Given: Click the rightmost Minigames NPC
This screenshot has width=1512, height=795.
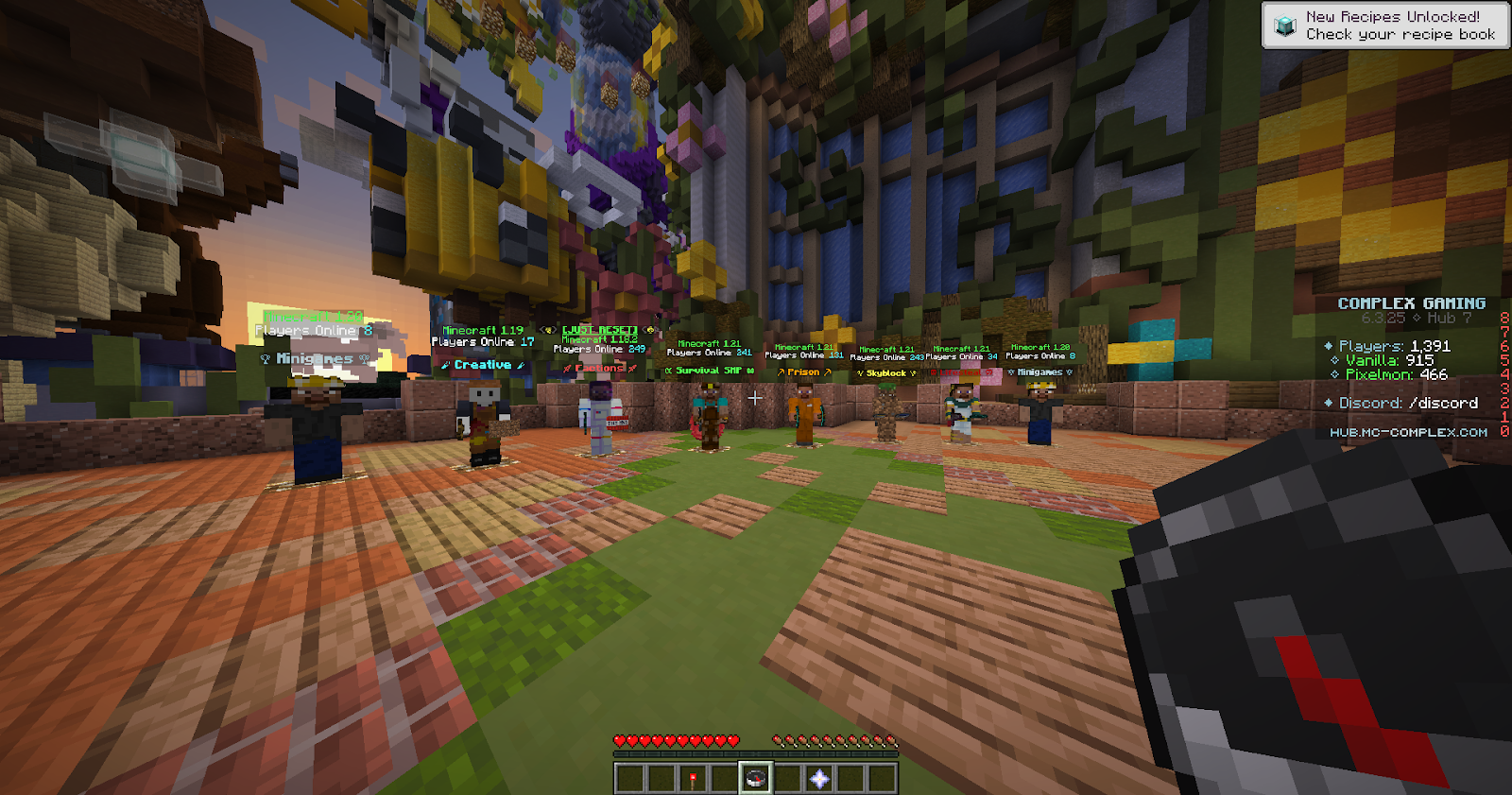Looking at the screenshot, I should (1039, 416).
